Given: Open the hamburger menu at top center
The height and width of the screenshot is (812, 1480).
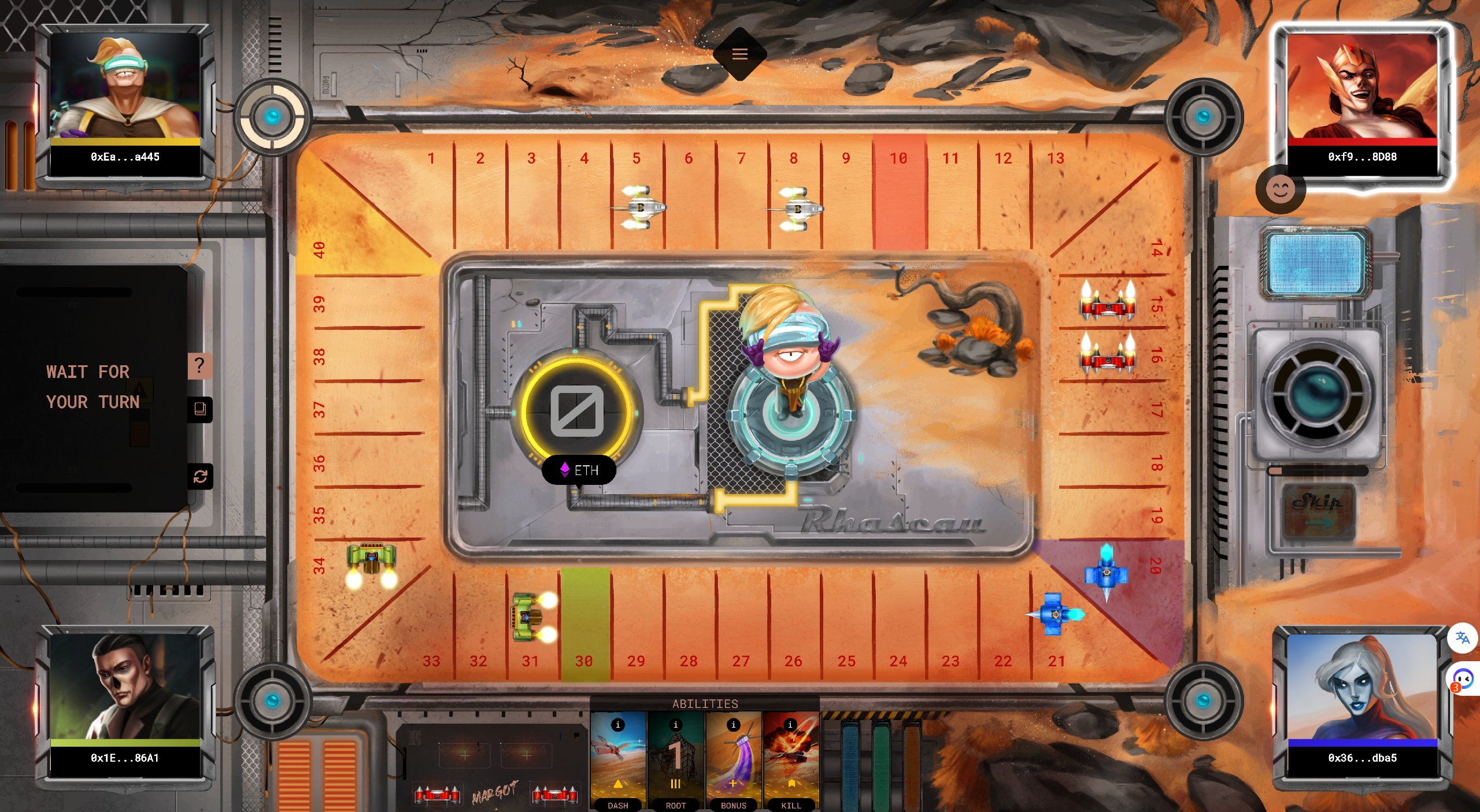Looking at the screenshot, I should (x=741, y=54).
